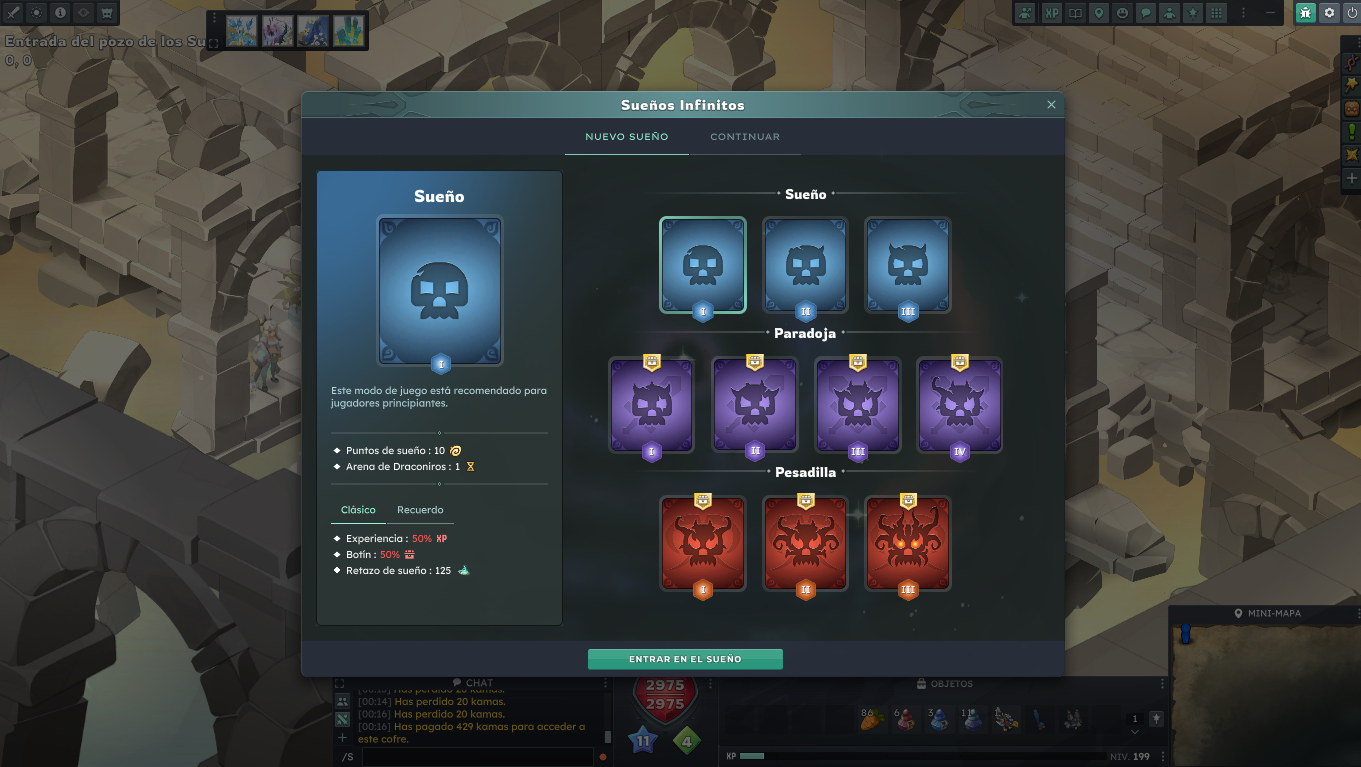This screenshot has width=1361, height=767.
Task: Open the three-dot menu next to the toolbar icons
Action: (1243, 13)
